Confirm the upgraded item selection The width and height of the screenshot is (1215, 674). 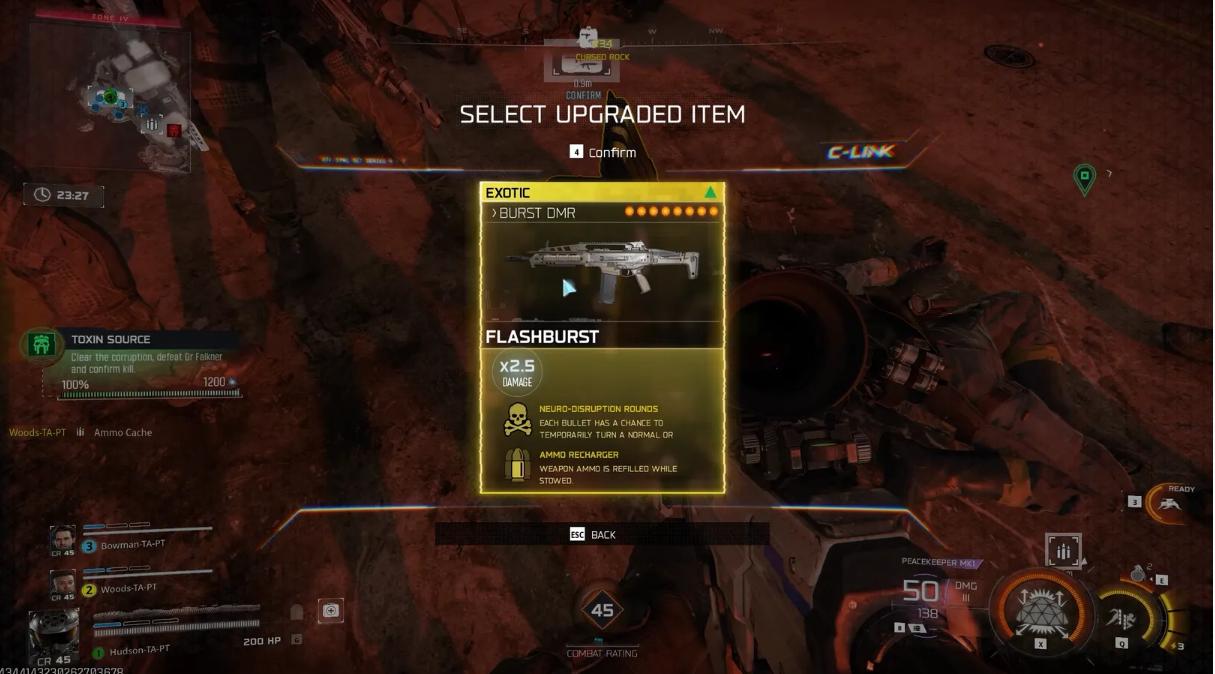tap(604, 152)
